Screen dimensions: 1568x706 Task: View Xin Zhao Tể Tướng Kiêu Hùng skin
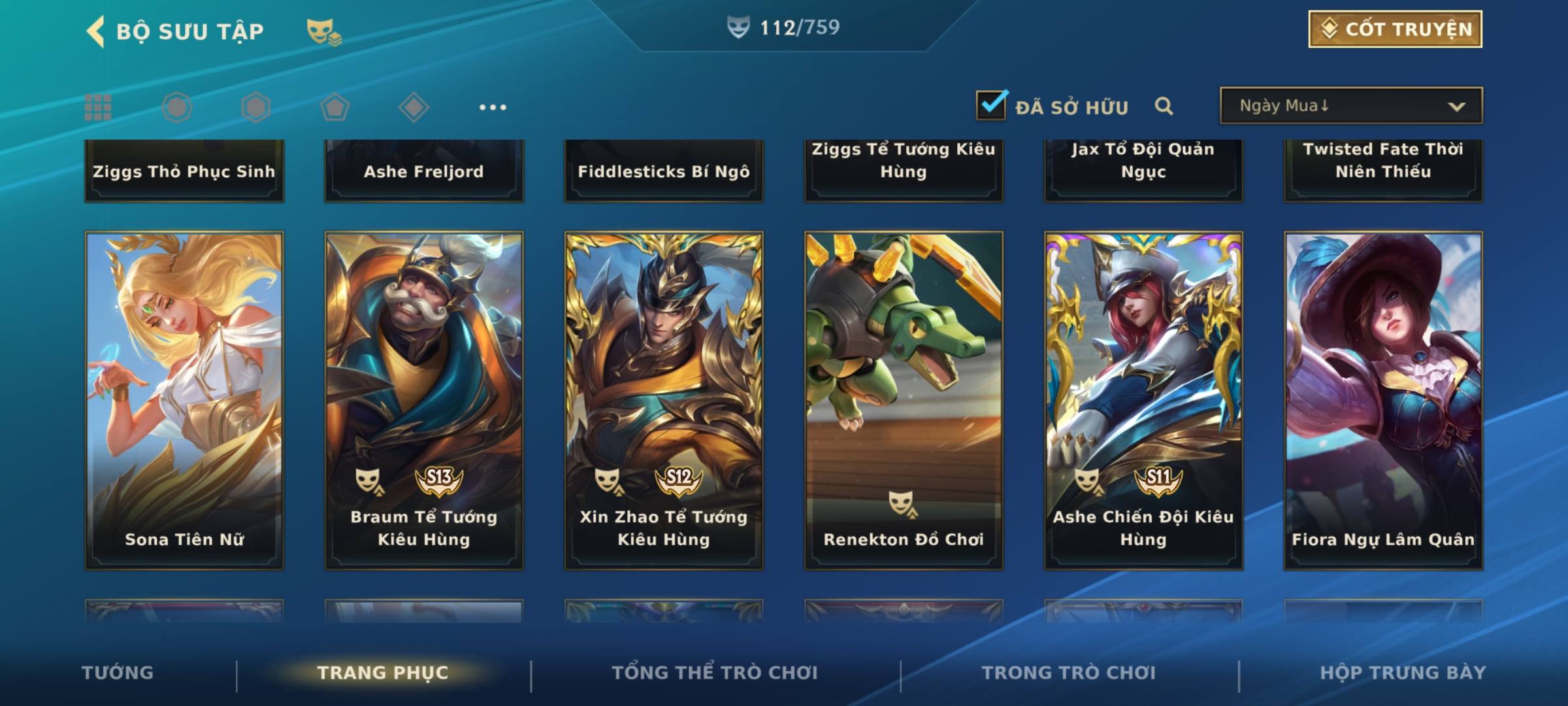[664, 400]
